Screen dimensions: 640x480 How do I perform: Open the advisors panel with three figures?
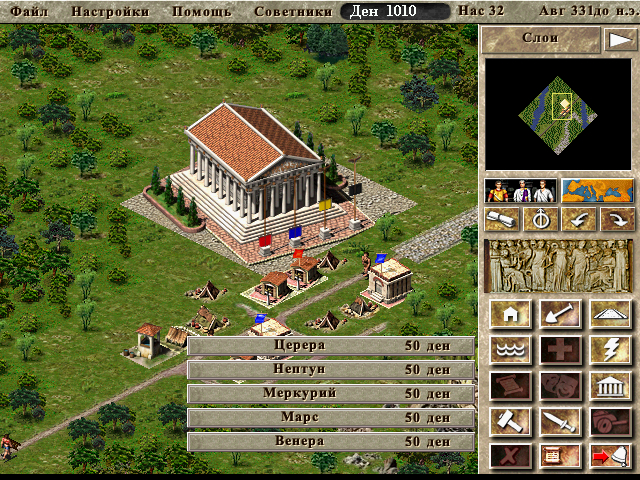(x=520, y=190)
